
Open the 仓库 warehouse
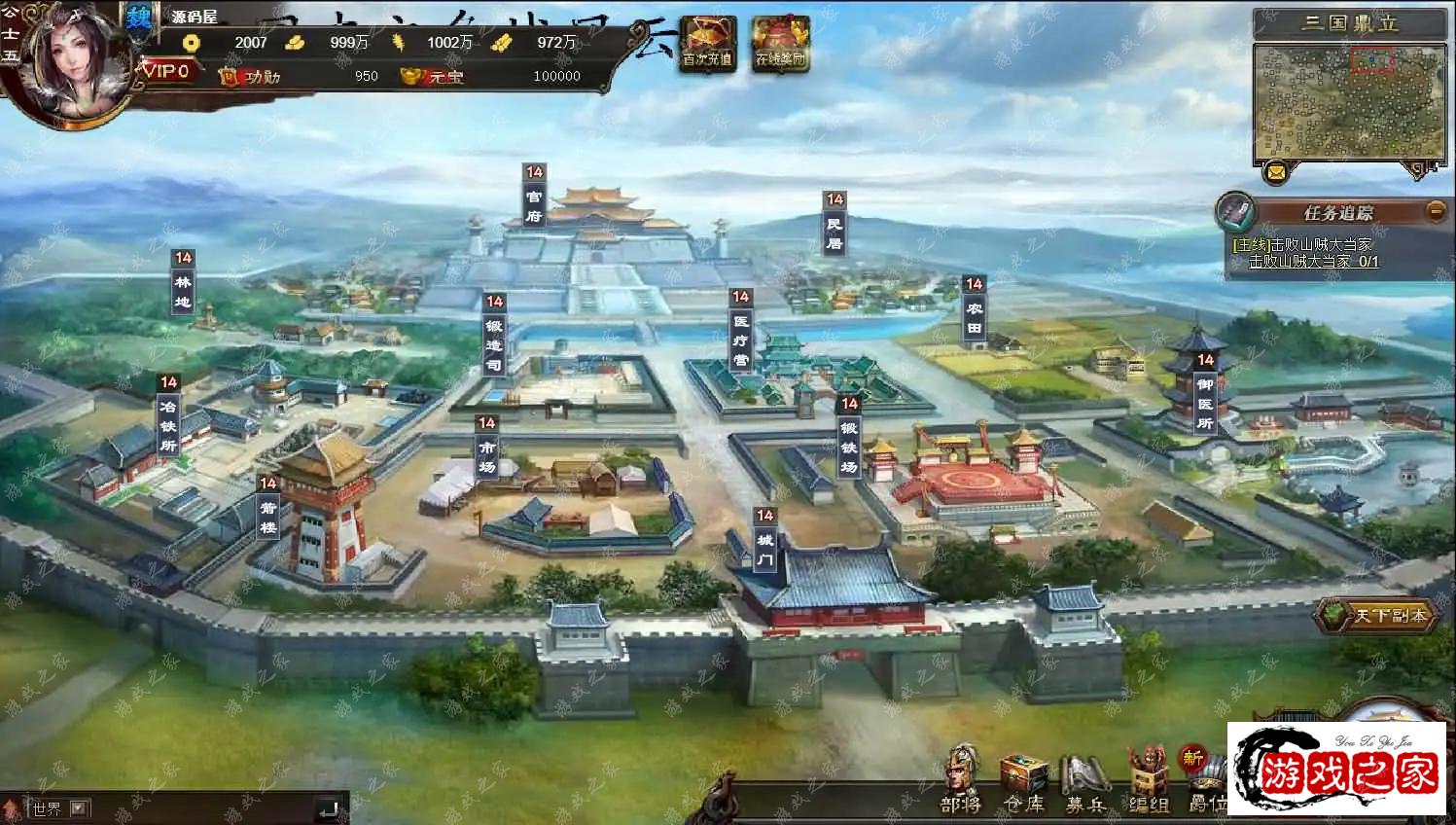[1023, 782]
